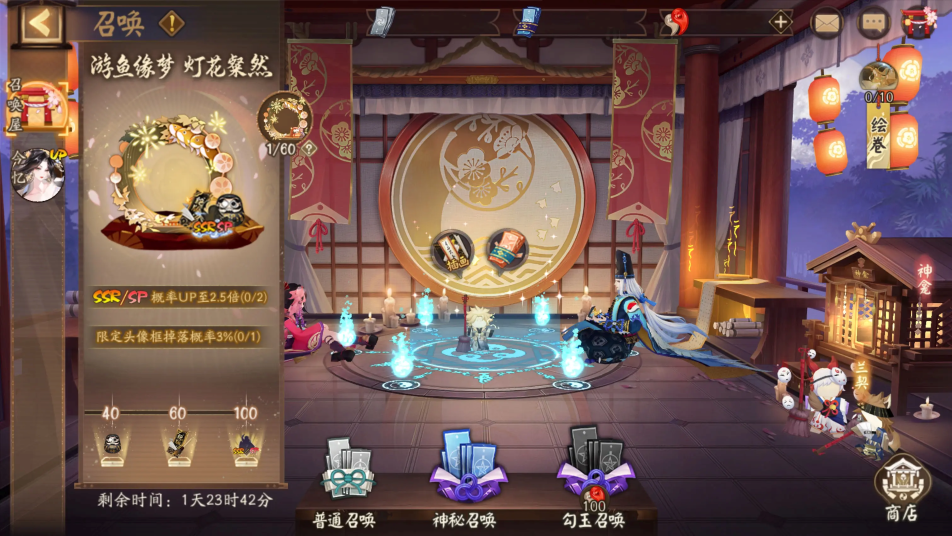
Task: Open the 商店 shop
Action: click(901, 488)
